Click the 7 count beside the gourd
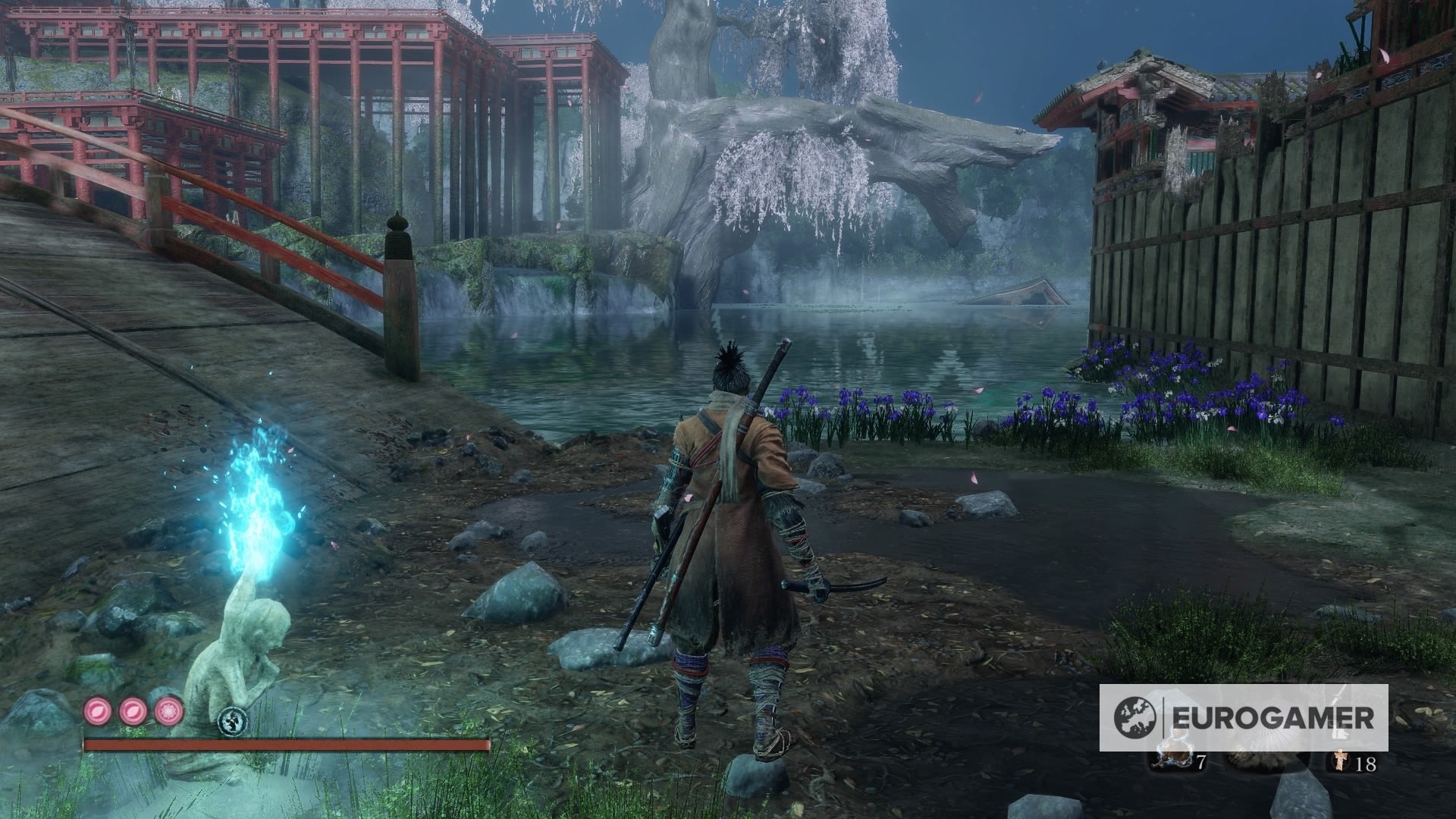This screenshot has height=819, width=1456. 1202,762
